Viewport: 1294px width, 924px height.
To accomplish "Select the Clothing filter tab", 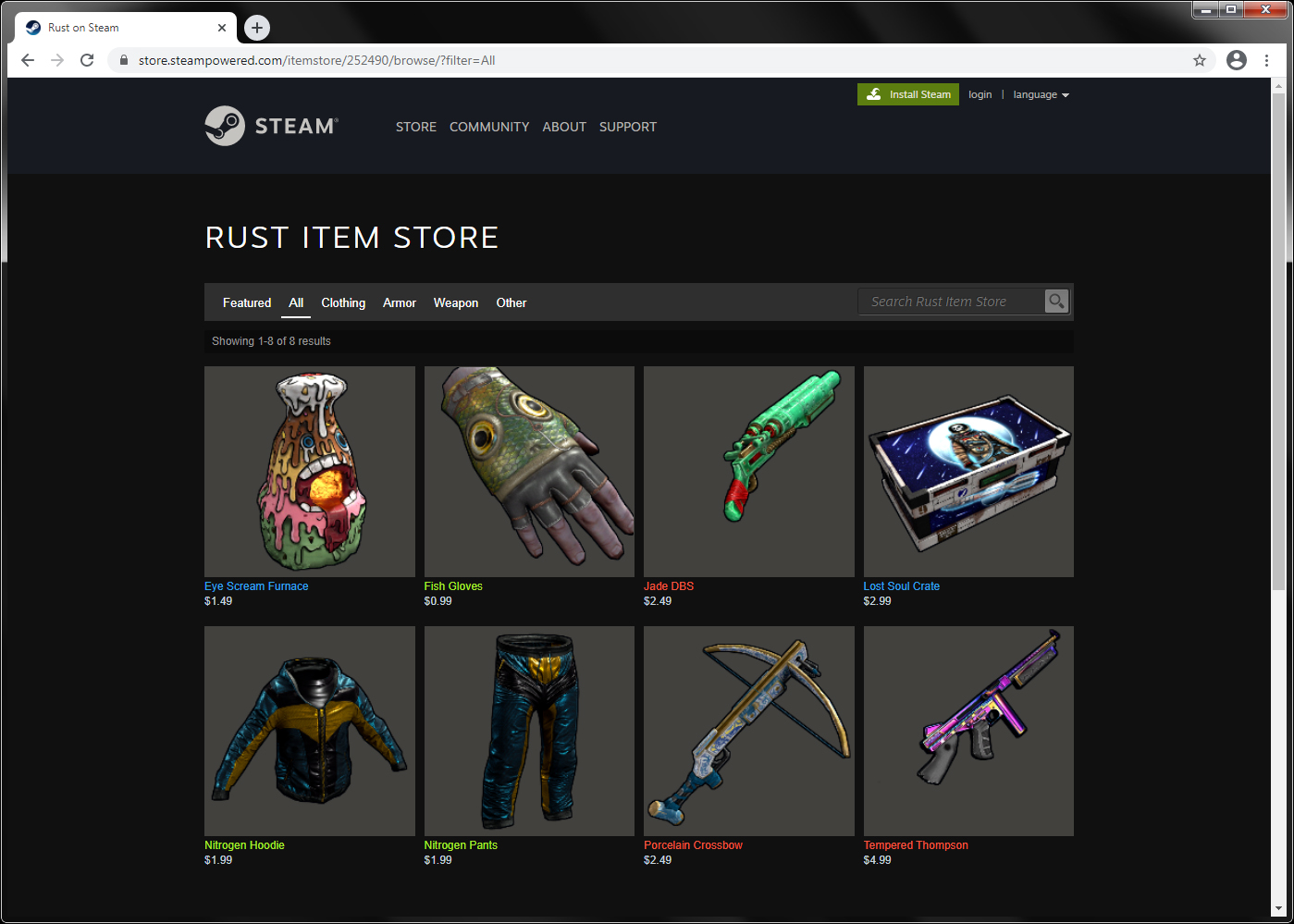I will pos(343,302).
